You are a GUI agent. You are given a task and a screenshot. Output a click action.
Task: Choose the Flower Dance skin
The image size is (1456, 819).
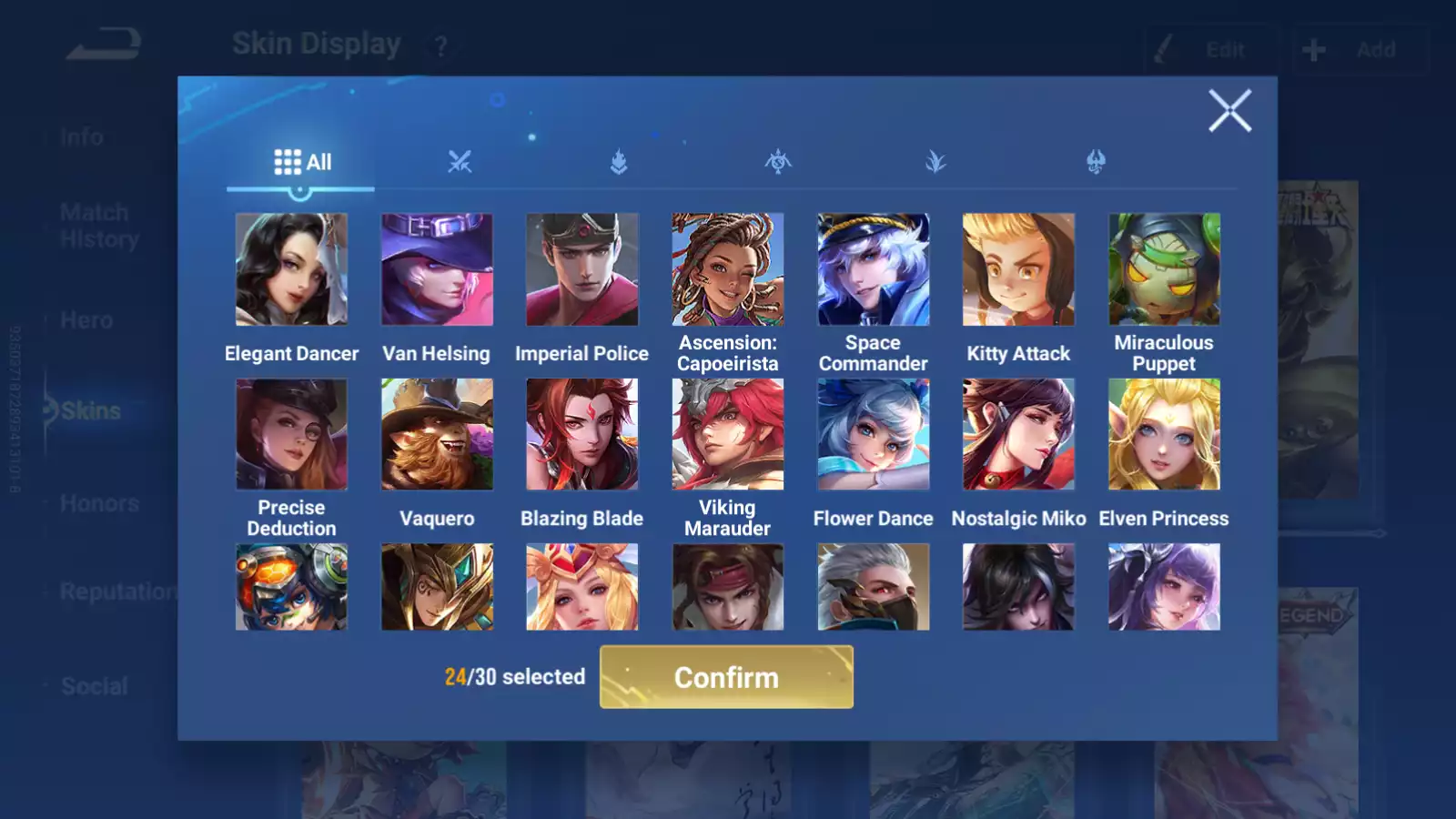[873, 434]
